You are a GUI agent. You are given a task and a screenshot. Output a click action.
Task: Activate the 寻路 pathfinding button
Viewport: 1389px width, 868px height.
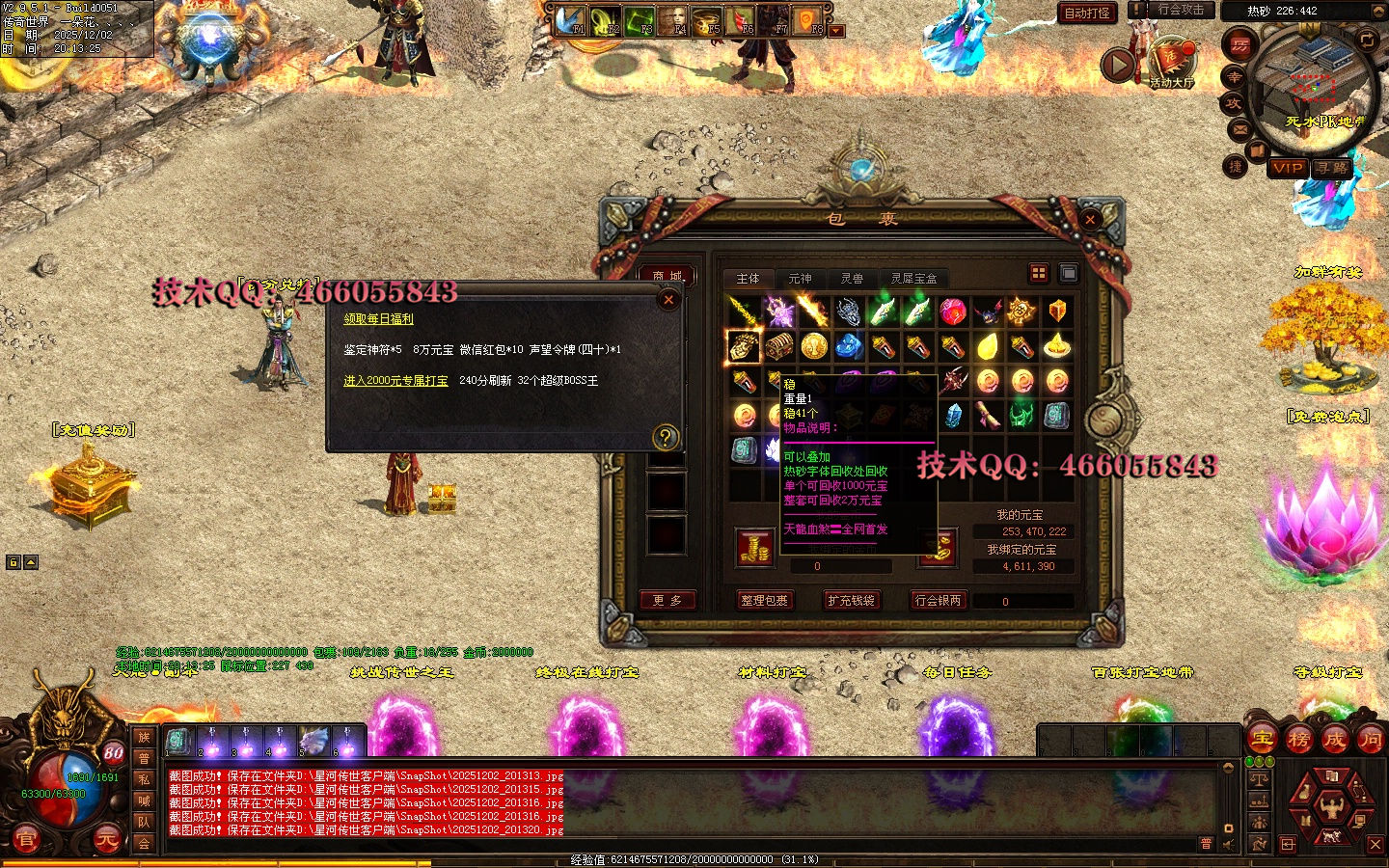[x=1332, y=168]
